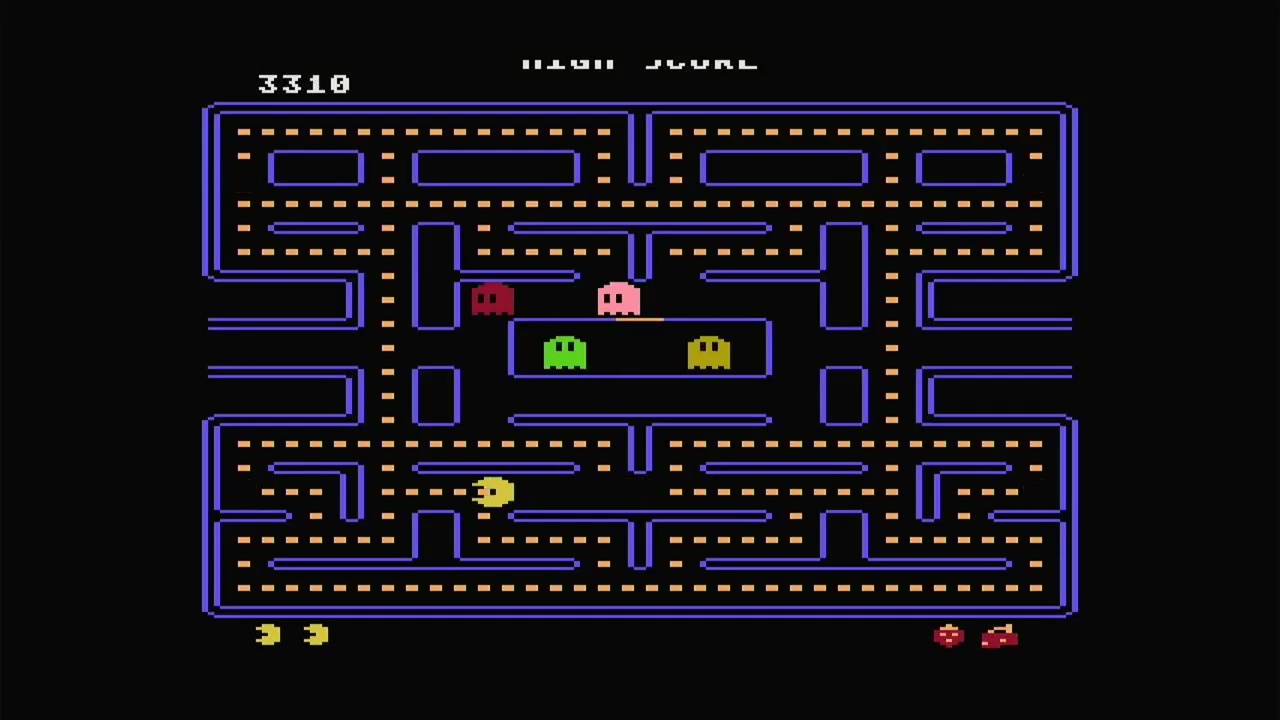Screen dimensions: 1280x720
Task: Click the green ghost inside the ghost pen
Action: (x=565, y=352)
